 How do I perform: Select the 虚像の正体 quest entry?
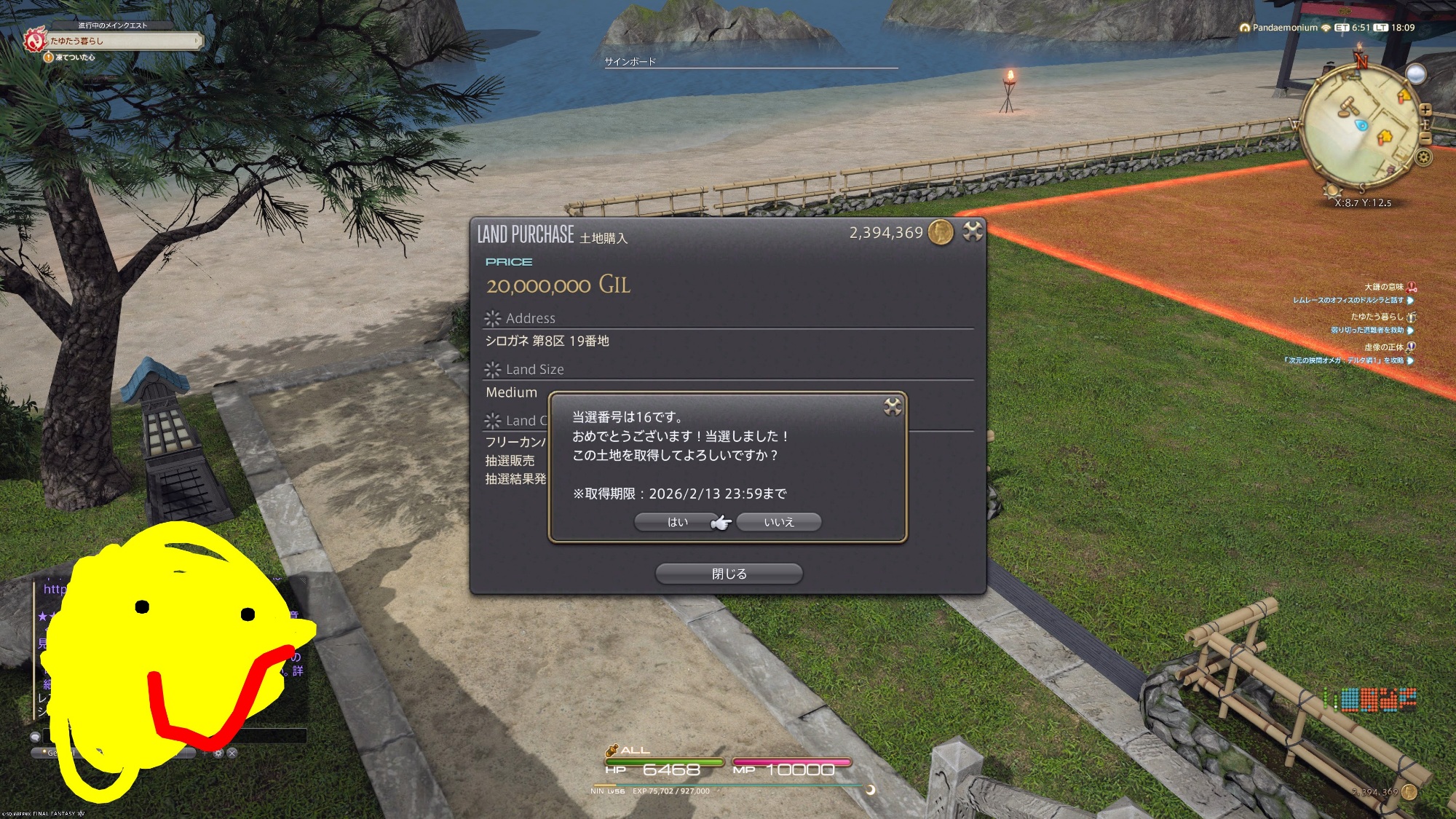click(x=1383, y=347)
